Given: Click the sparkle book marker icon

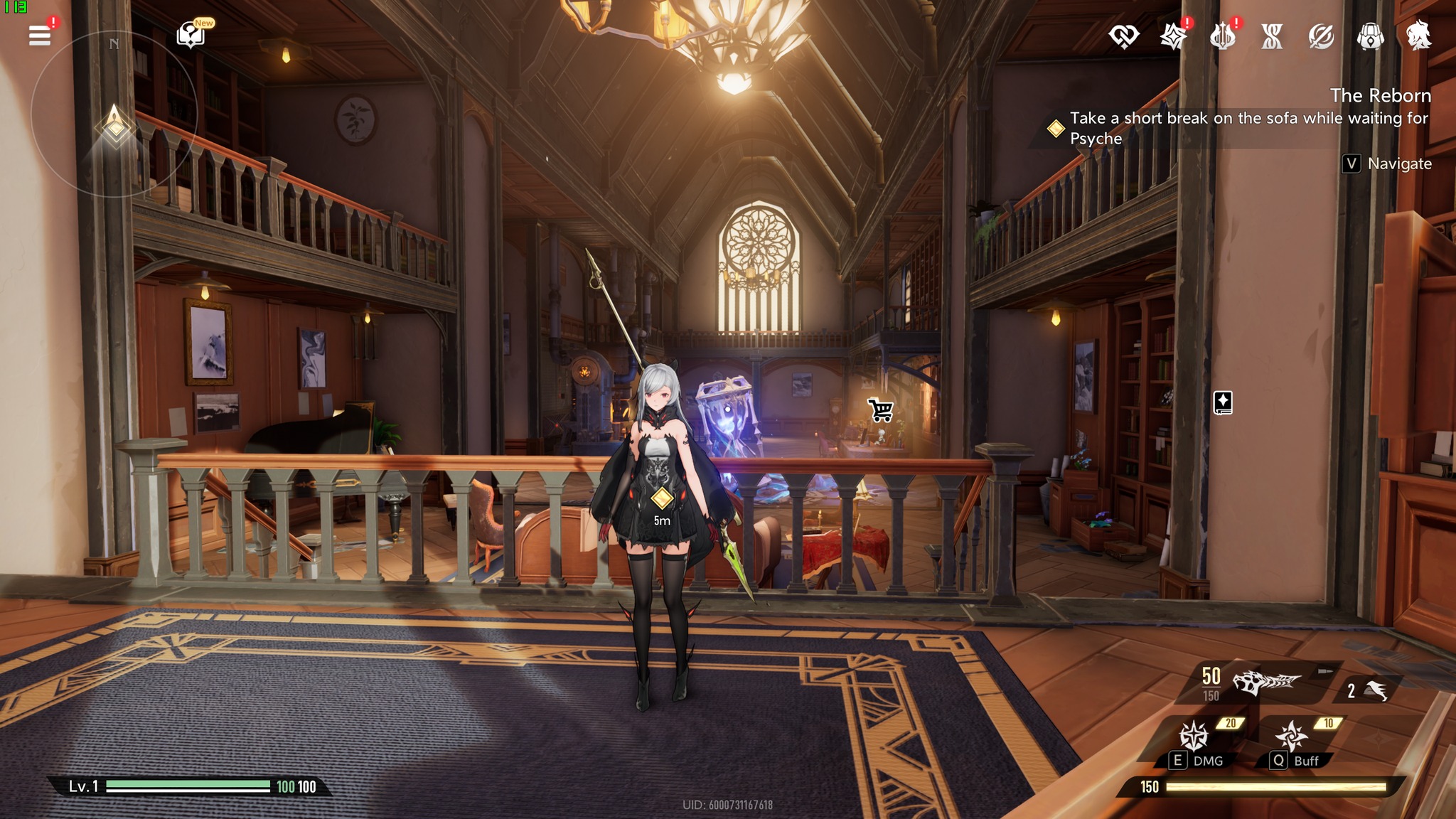Looking at the screenshot, I should pos(1223,402).
